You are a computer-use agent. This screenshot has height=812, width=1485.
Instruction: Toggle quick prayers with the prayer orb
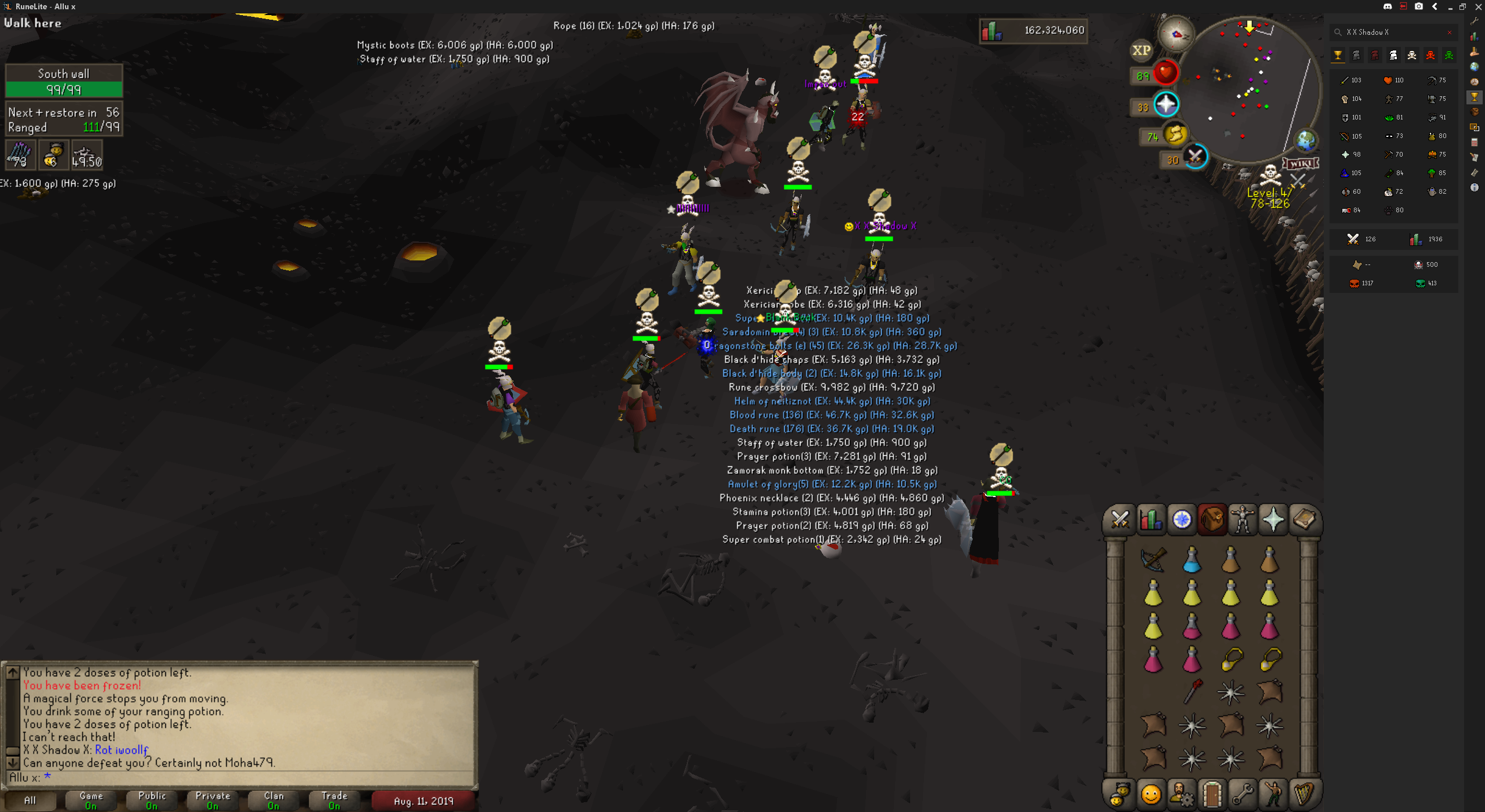pos(1166,104)
